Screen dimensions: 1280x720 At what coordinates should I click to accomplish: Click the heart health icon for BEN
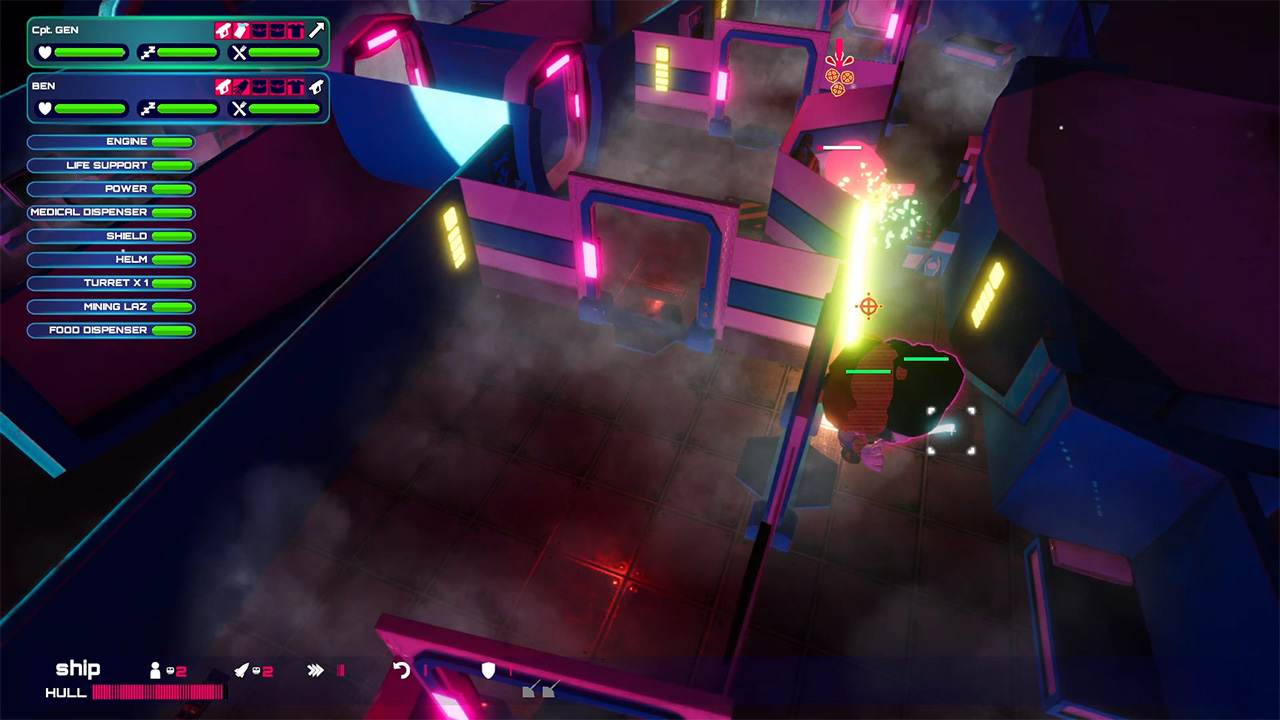pos(46,108)
